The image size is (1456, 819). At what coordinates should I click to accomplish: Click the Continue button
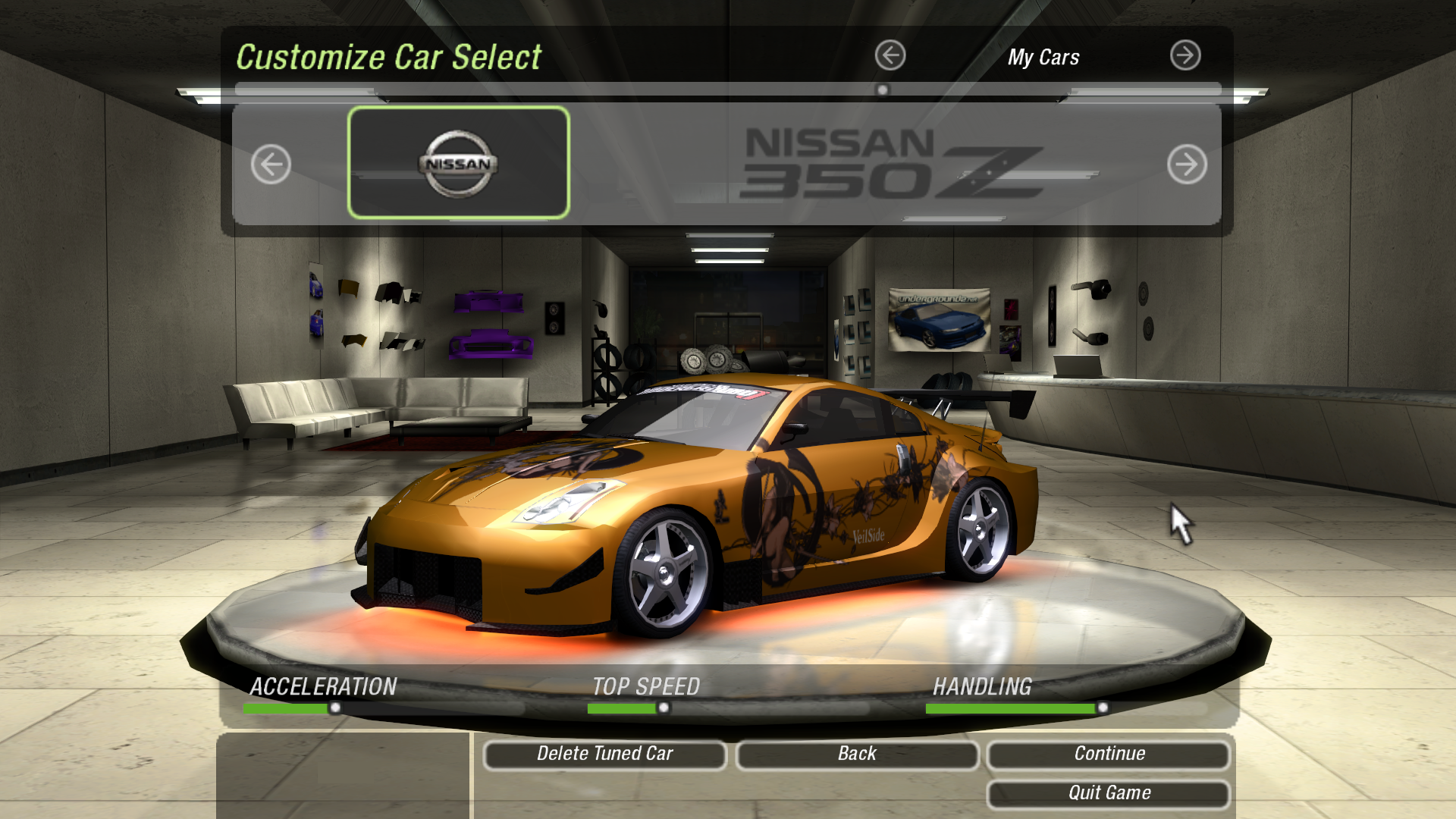coord(1108,754)
